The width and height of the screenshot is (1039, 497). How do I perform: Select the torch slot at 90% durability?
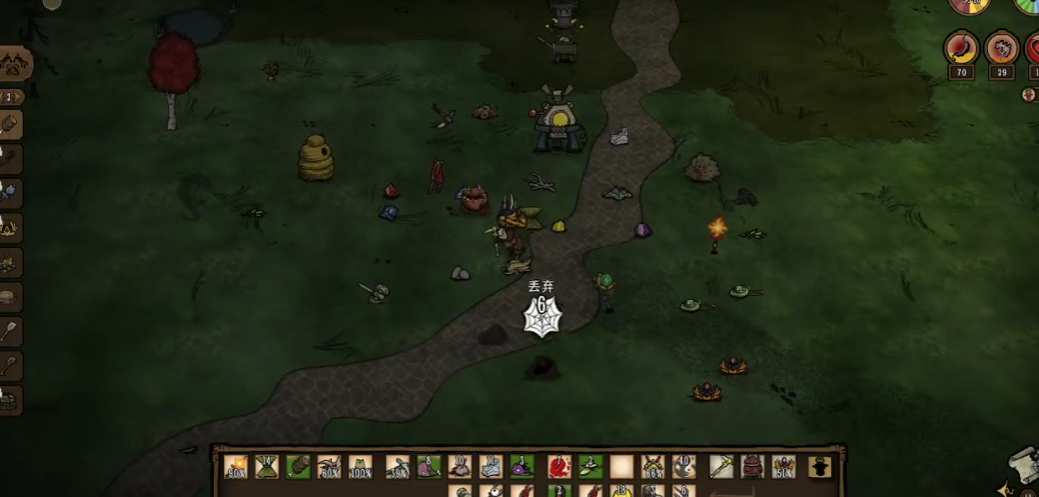(236, 466)
